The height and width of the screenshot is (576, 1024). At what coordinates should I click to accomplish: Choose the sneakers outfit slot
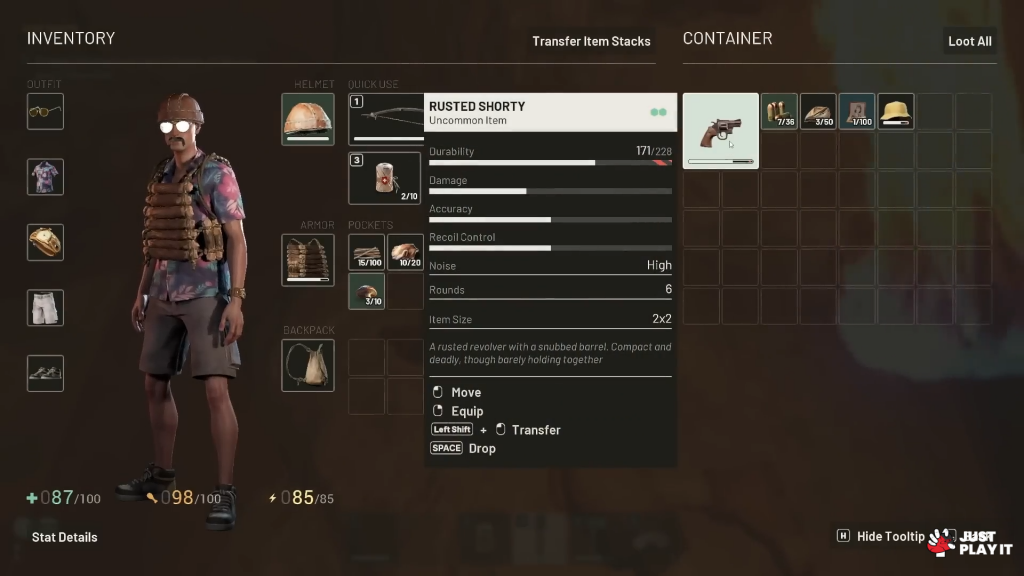pos(45,373)
